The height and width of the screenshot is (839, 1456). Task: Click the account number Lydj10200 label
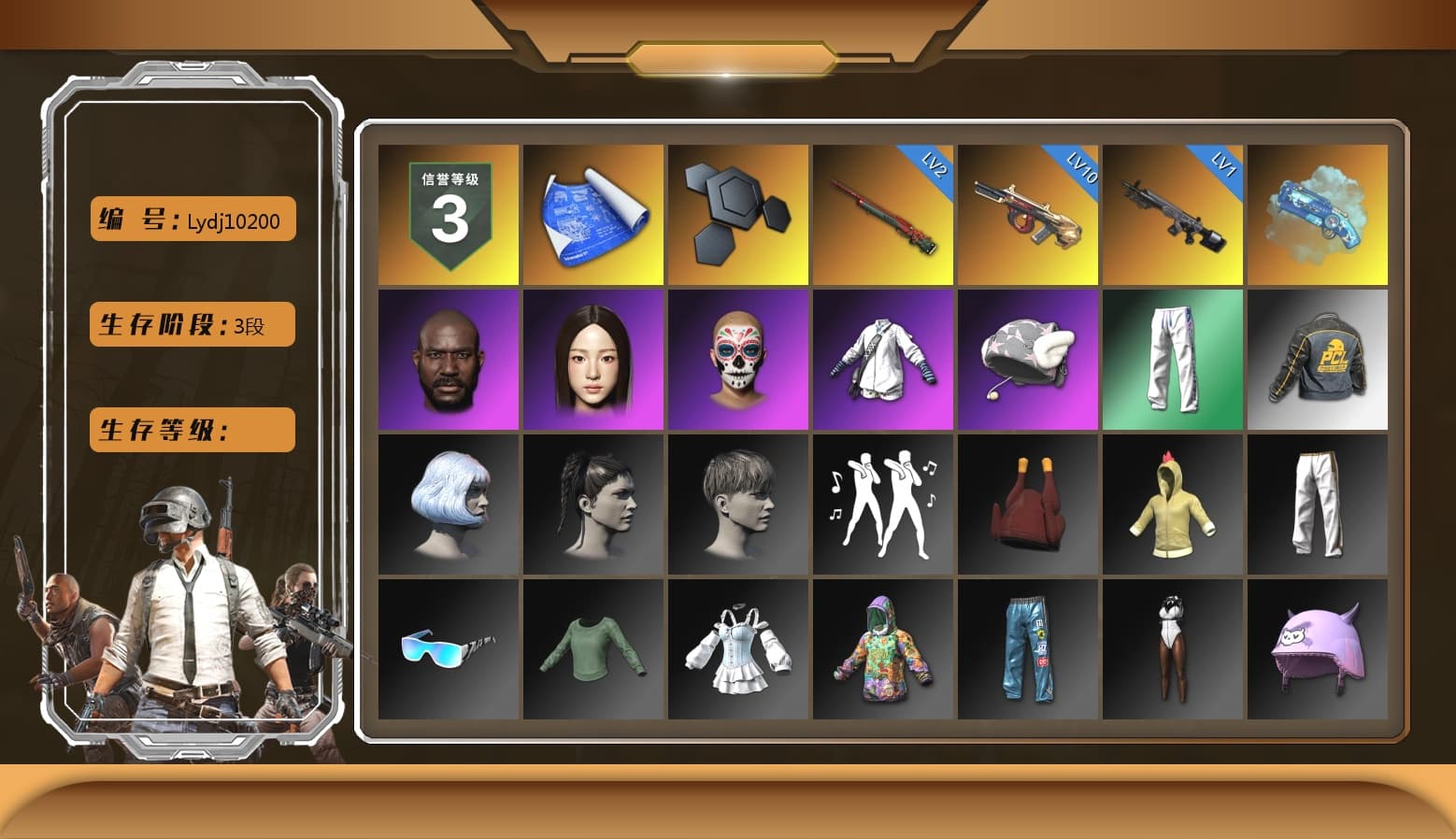[192, 219]
